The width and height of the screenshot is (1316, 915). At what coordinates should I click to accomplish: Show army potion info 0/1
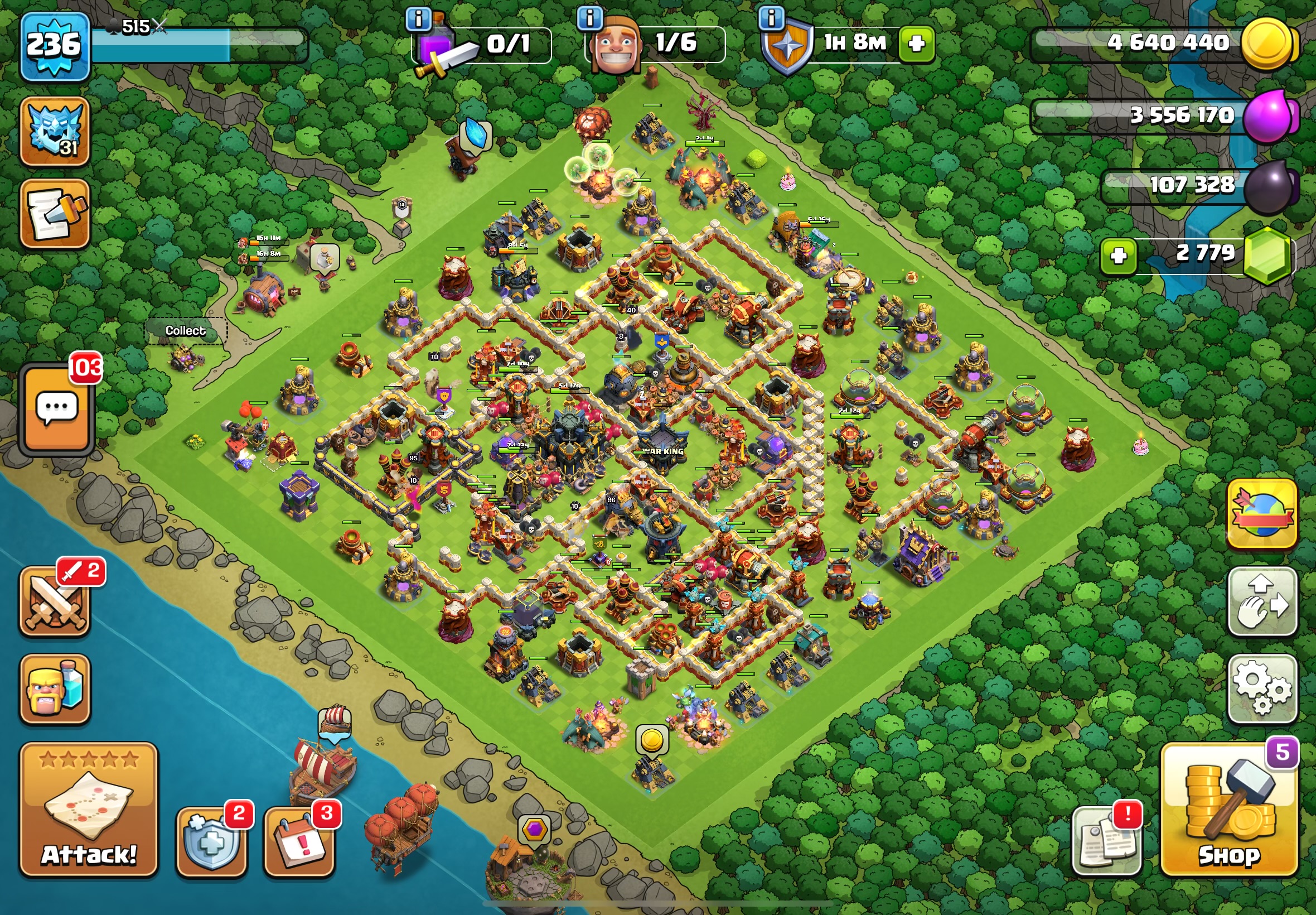click(x=418, y=19)
